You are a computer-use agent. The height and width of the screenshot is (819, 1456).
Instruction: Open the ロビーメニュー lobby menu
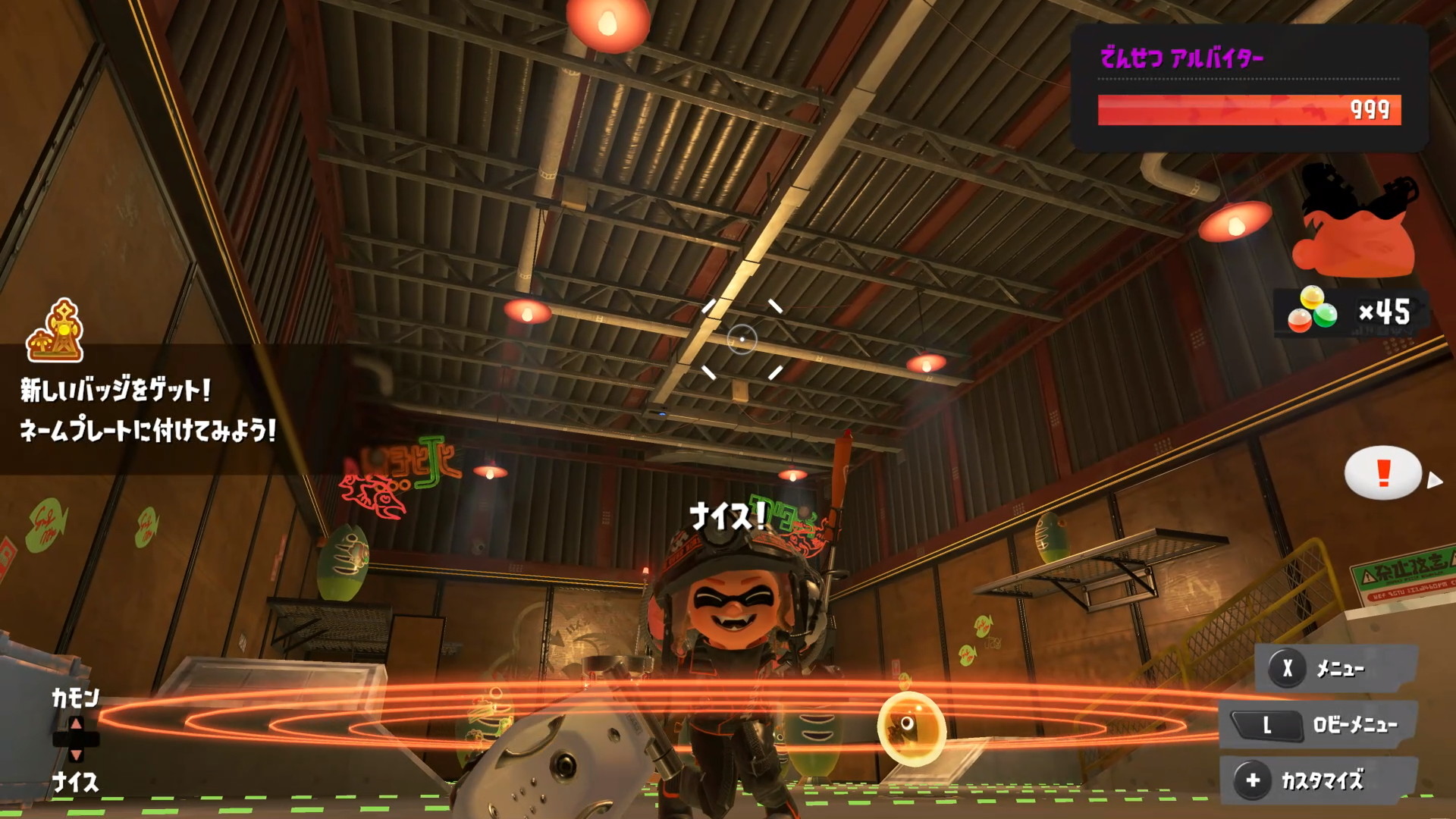[x=1319, y=725]
